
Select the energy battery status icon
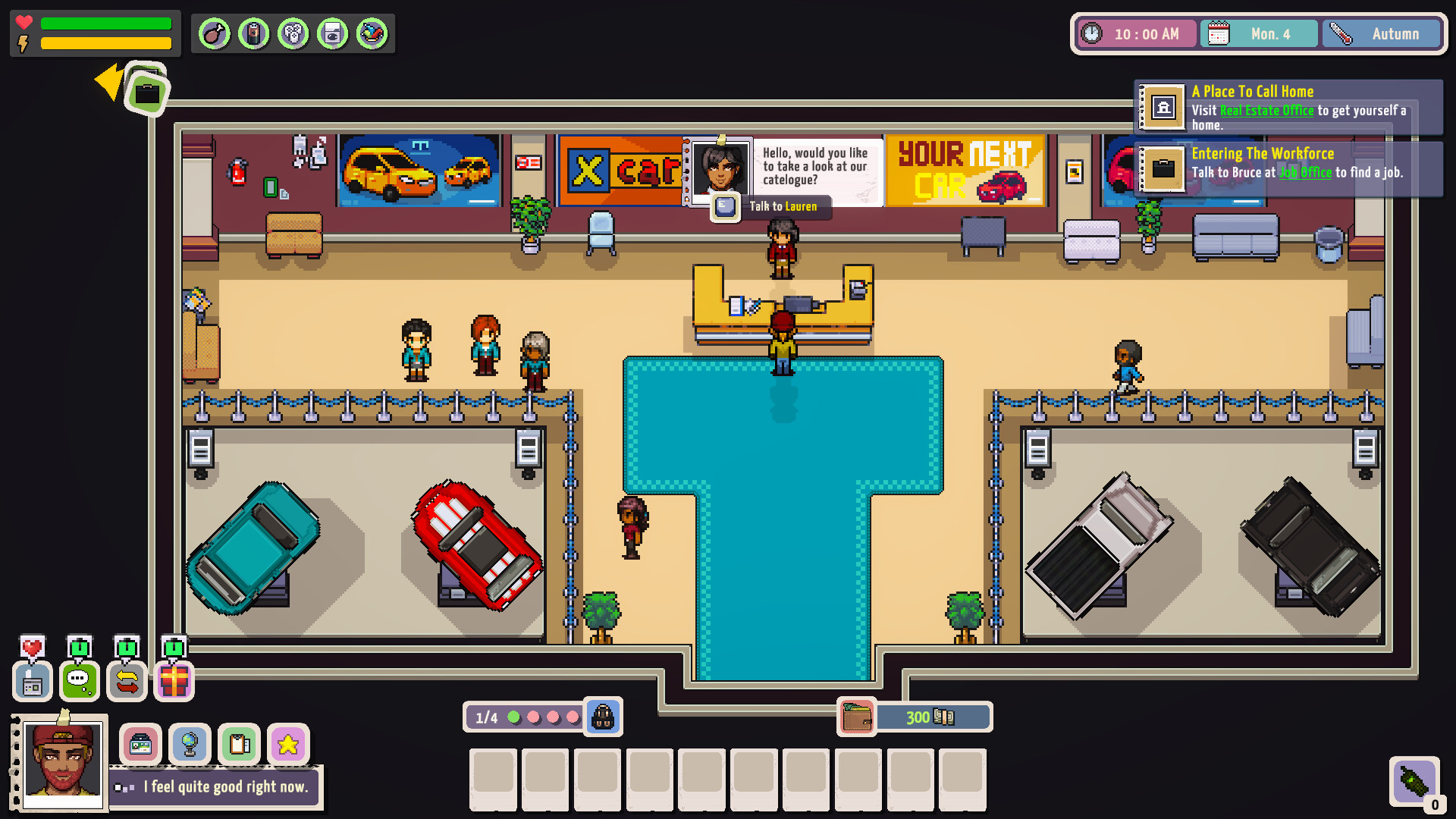pyautogui.click(x=254, y=33)
